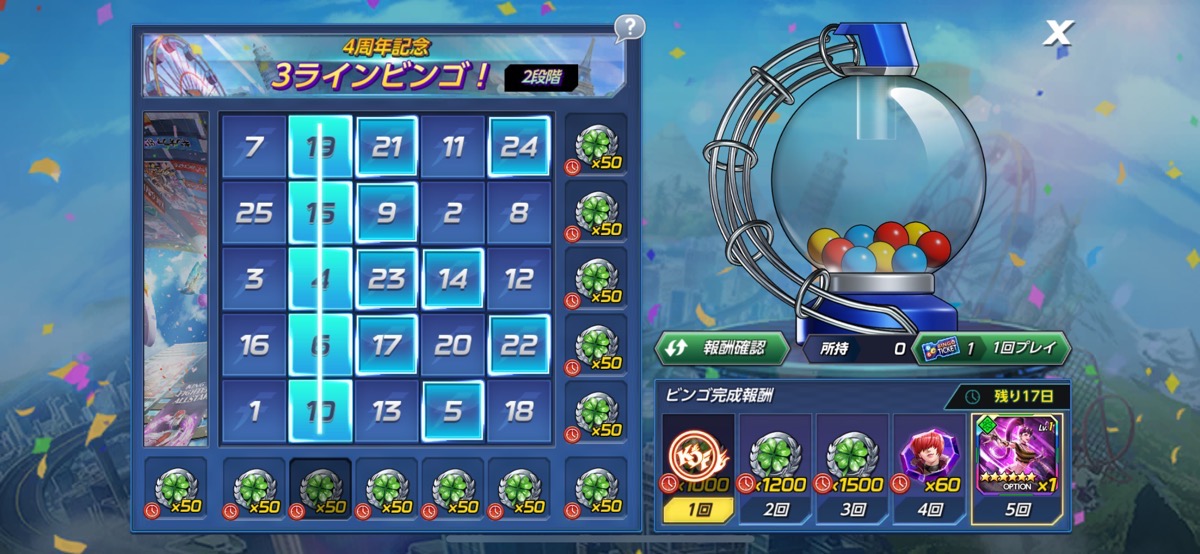Select the 5回 option card reward
Image resolution: width=1200 pixels, height=554 pixels.
pyautogui.click(x=1017, y=468)
